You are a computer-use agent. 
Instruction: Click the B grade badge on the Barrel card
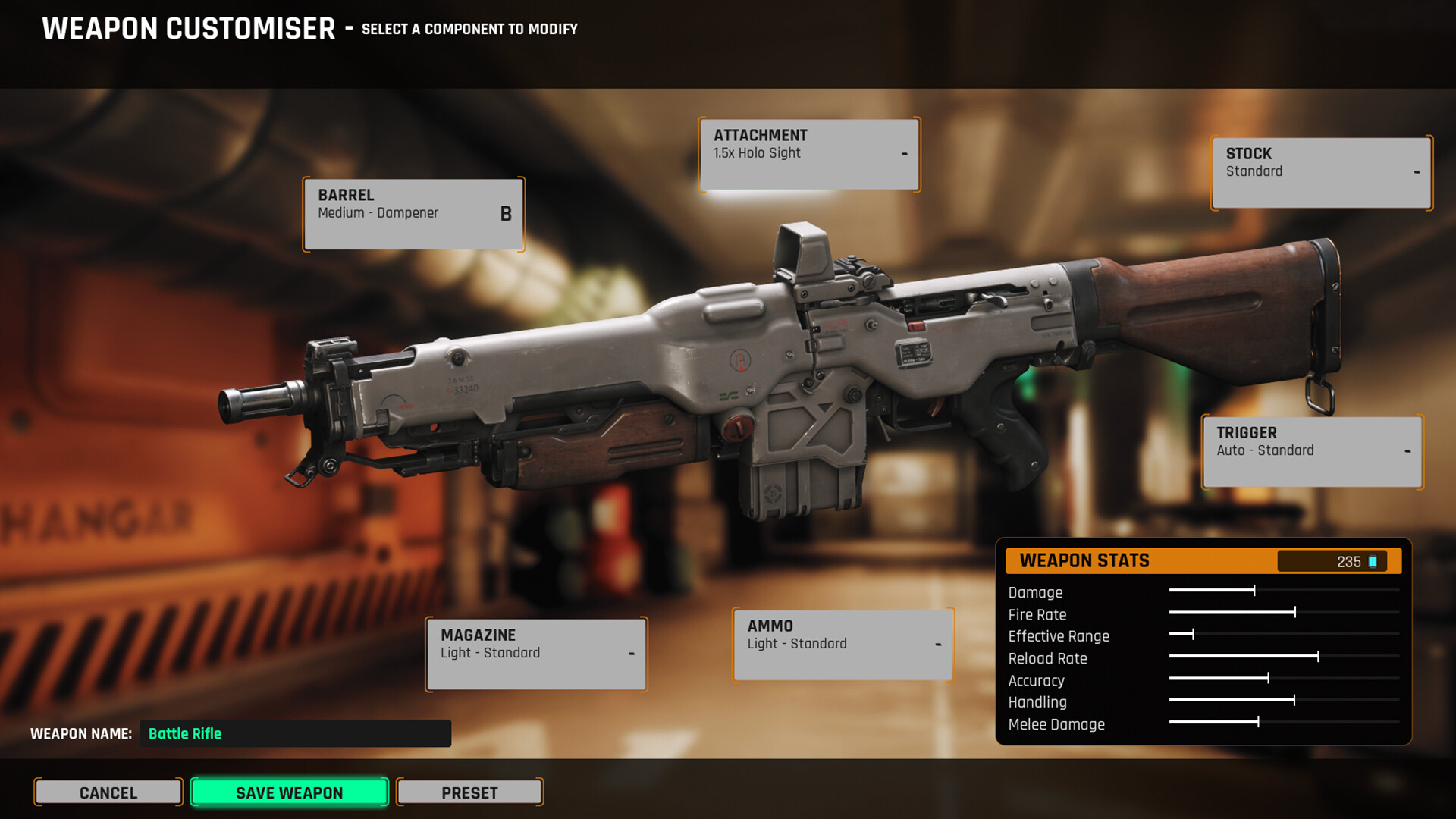pyautogui.click(x=505, y=215)
